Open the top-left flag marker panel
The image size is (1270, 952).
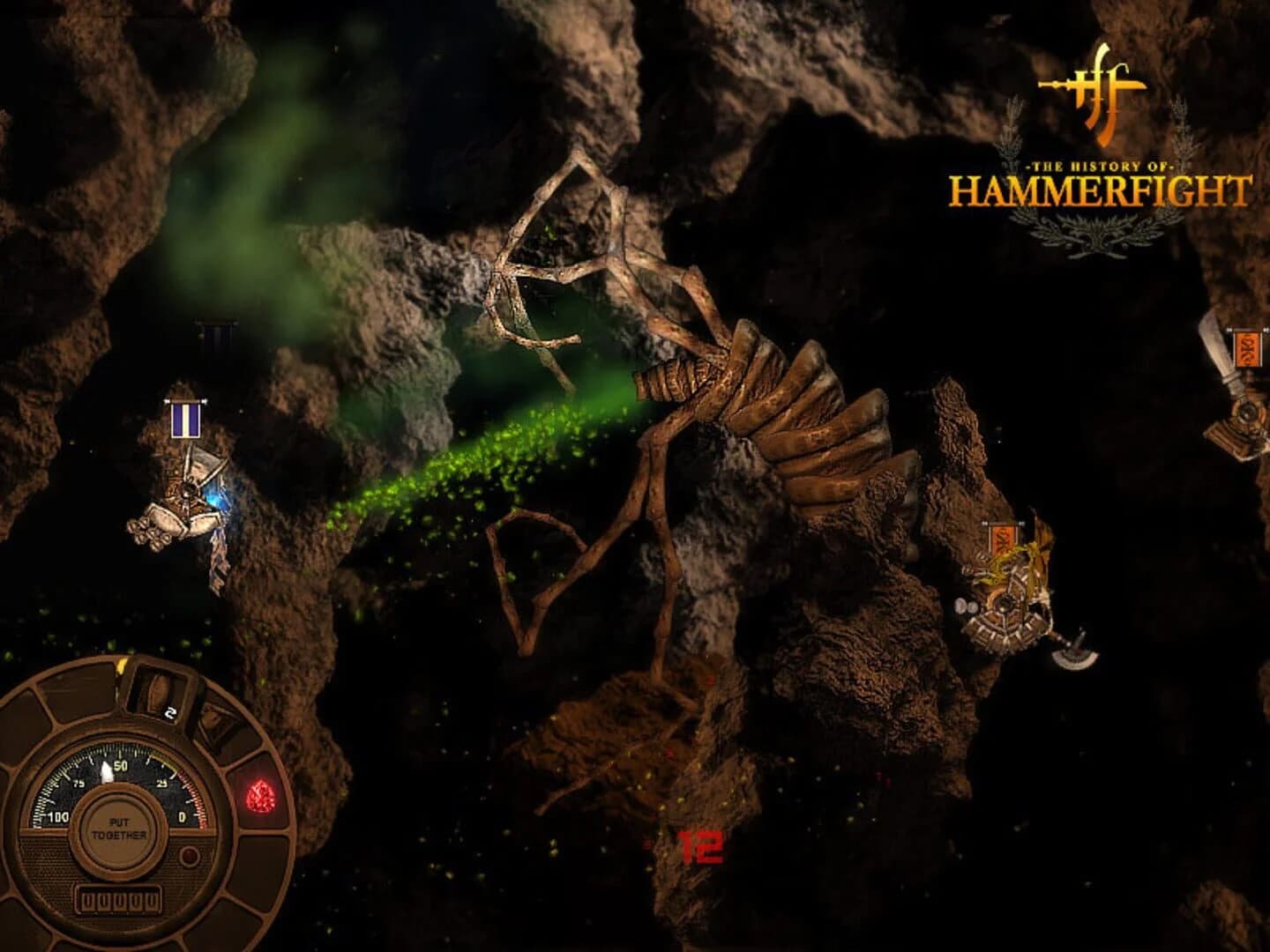click(214, 335)
